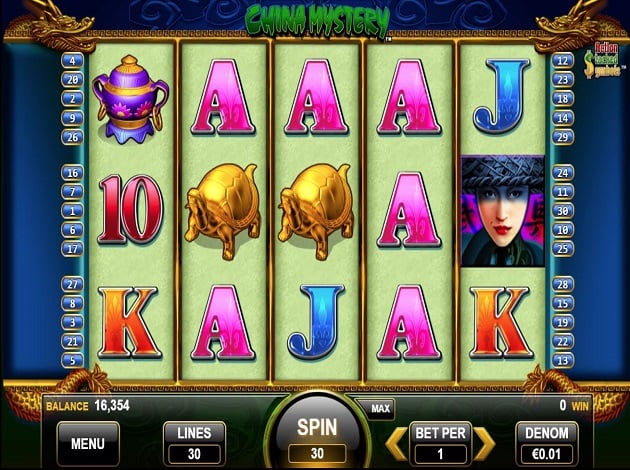Show payline marker number 28
The width and height of the screenshot is (630, 470).
point(561,285)
